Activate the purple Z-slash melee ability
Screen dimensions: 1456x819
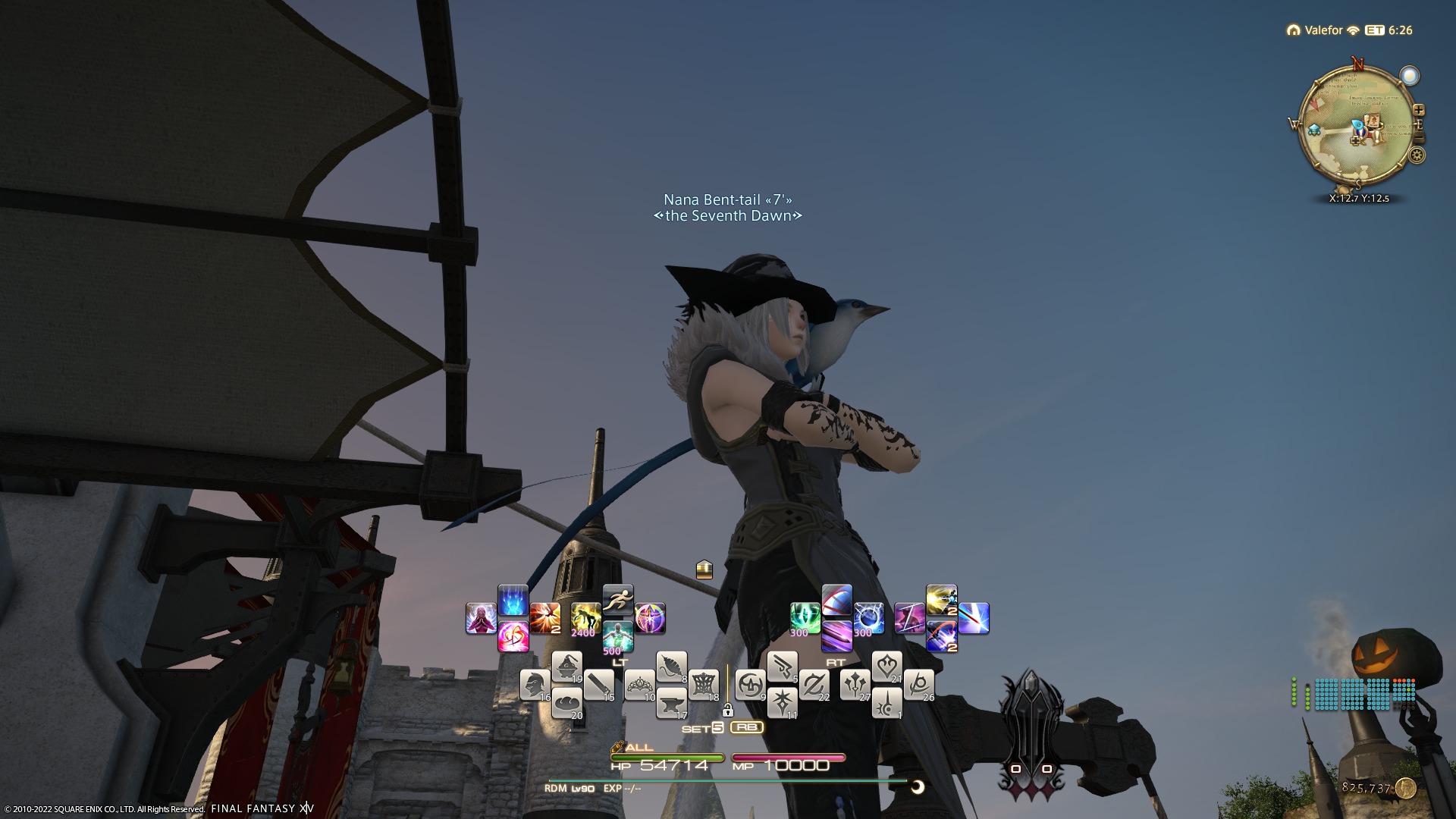(x=909, y=618)
